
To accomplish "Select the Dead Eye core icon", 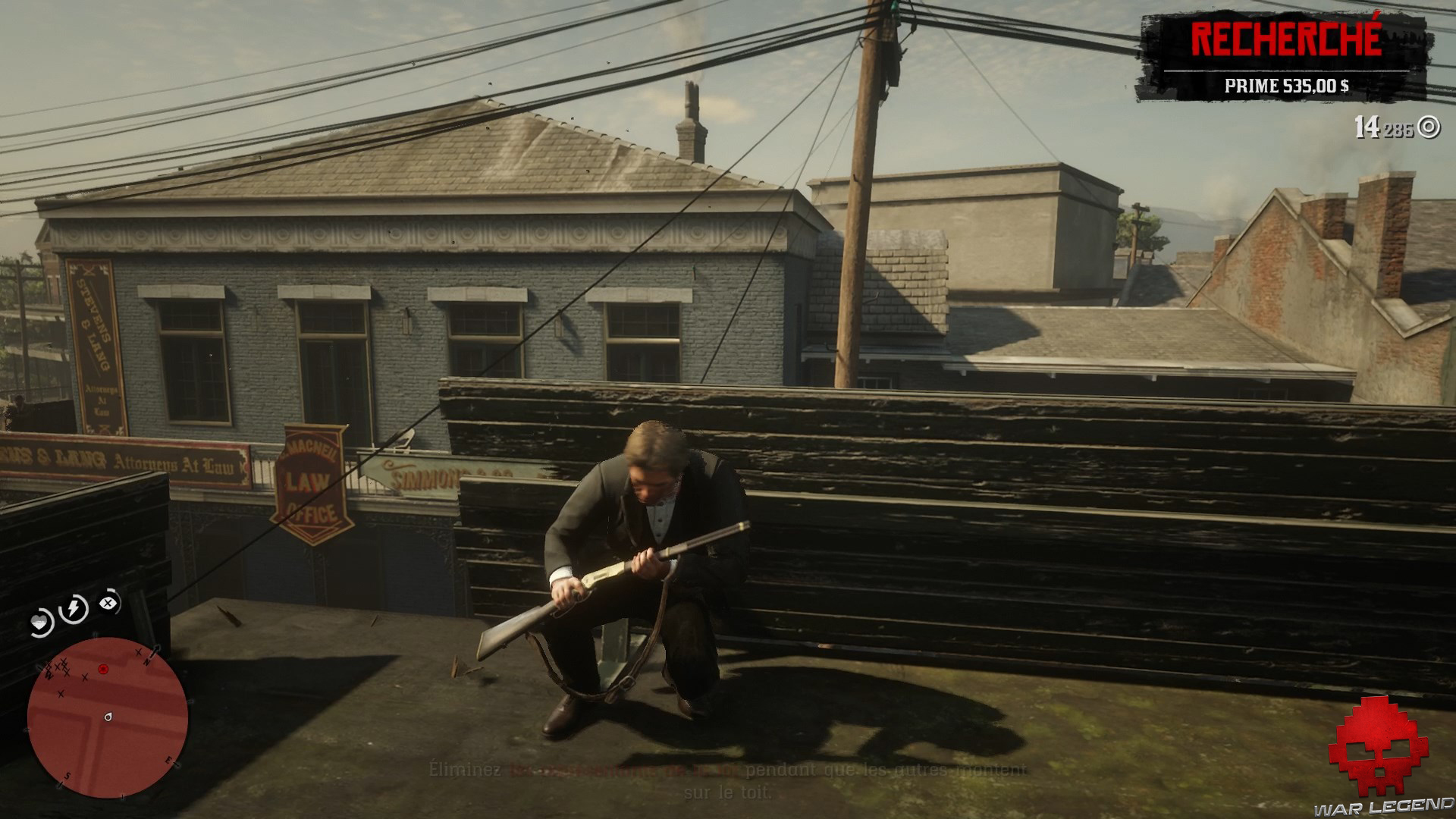I will pos(107,602).
